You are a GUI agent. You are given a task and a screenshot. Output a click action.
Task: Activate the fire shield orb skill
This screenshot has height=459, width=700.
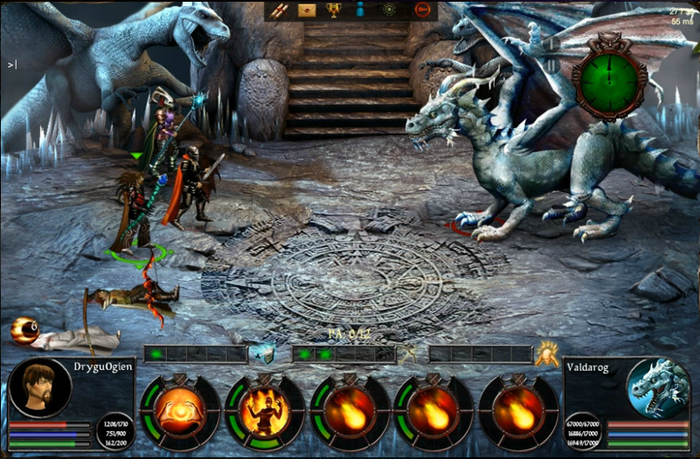(179, 409)
